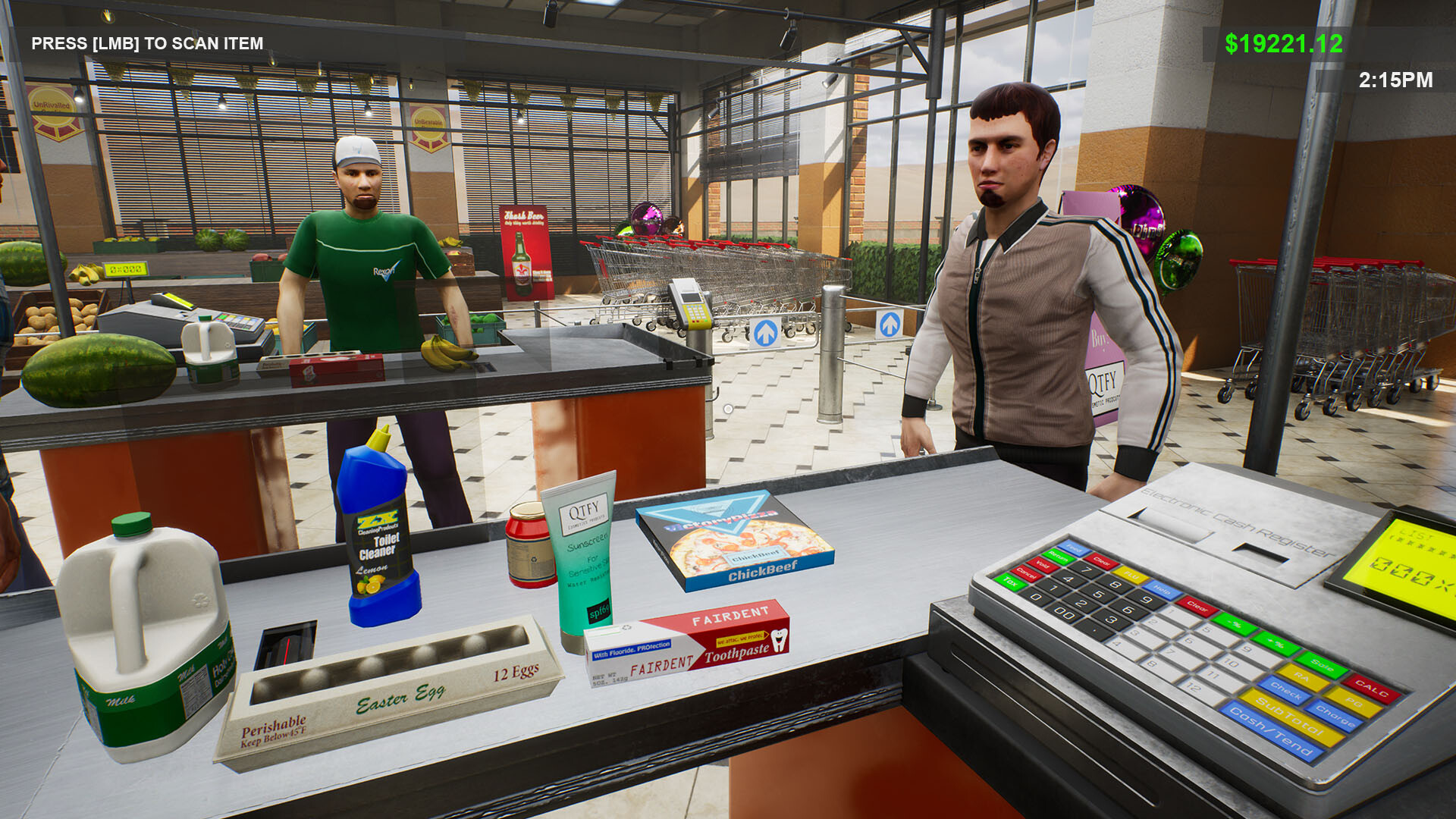Toggle the Tax key on the register
Viewport: 1456px width, 819px height.
[1011, 582]
